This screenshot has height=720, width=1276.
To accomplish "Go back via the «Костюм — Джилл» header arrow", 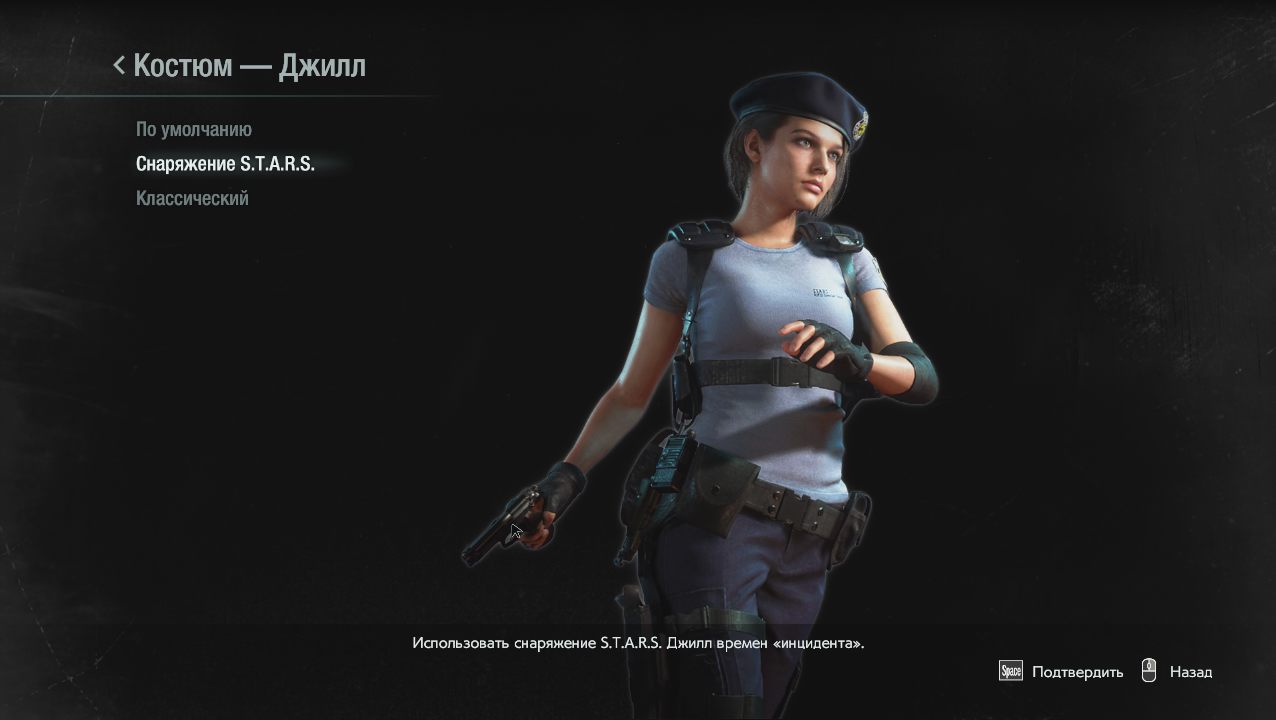I will [120, 66].
